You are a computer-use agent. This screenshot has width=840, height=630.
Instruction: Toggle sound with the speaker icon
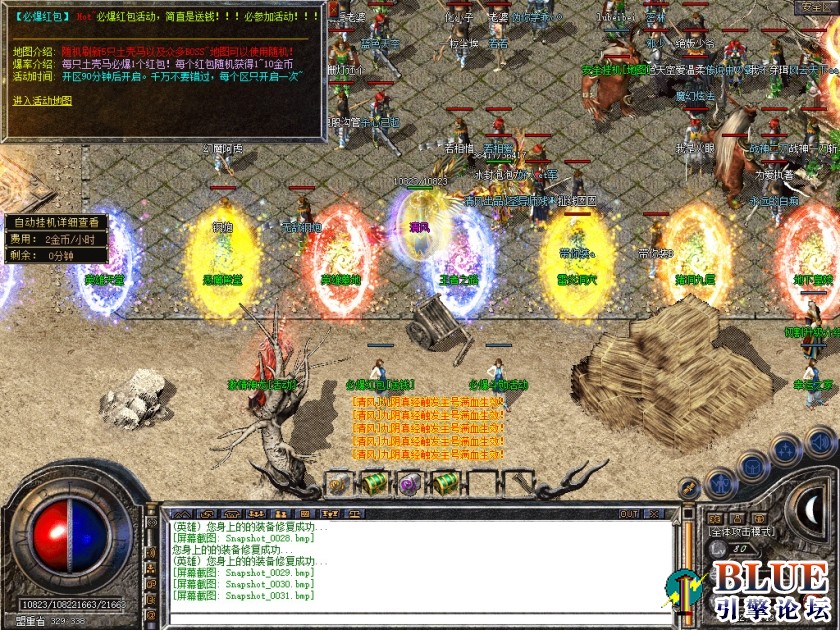(x=820, y=441)
